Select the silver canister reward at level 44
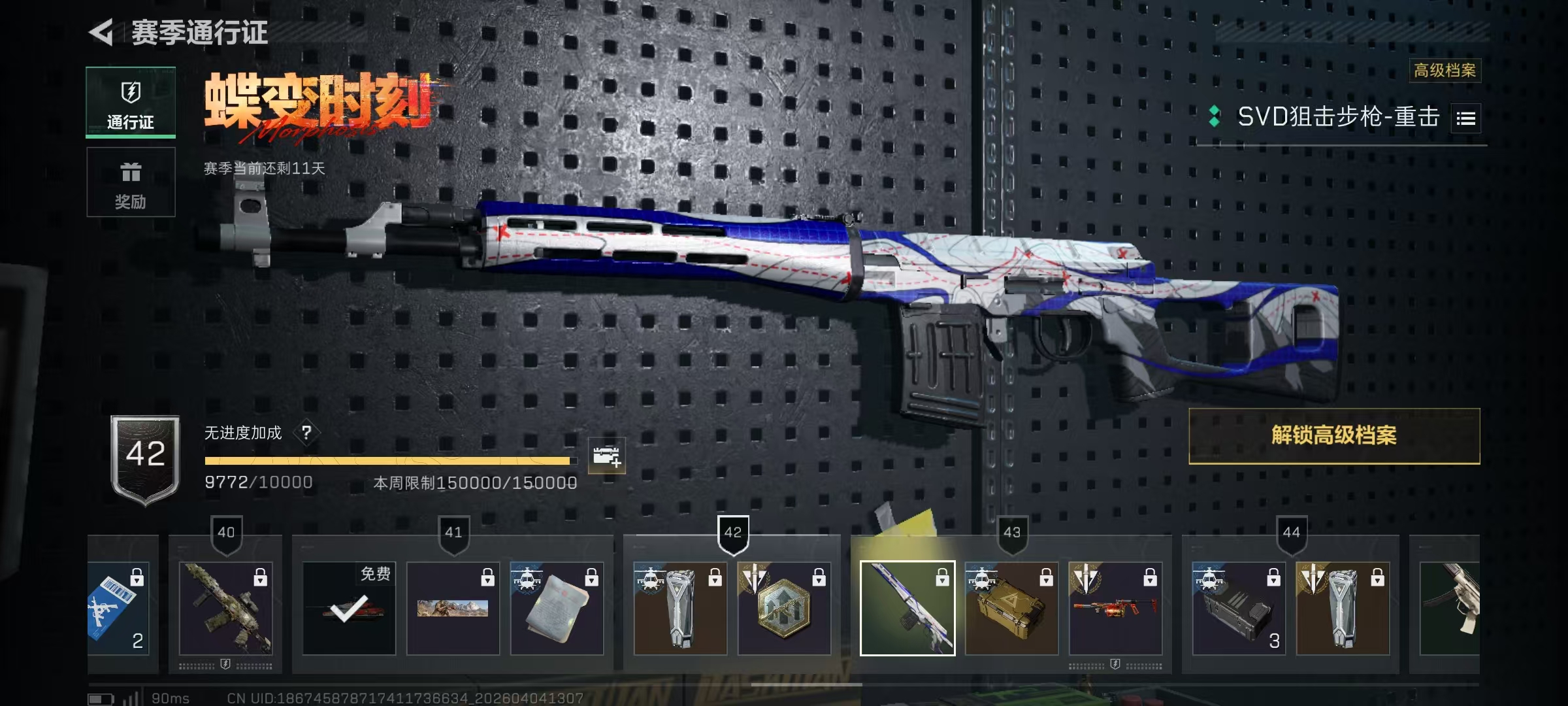1568x706 pixels. click(1343, 608)
